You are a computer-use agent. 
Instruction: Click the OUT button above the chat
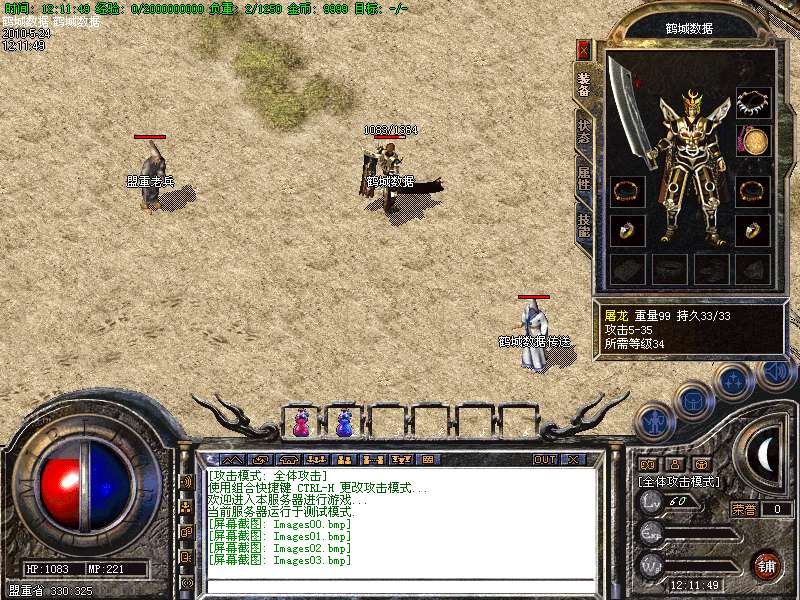click(545, 460)
